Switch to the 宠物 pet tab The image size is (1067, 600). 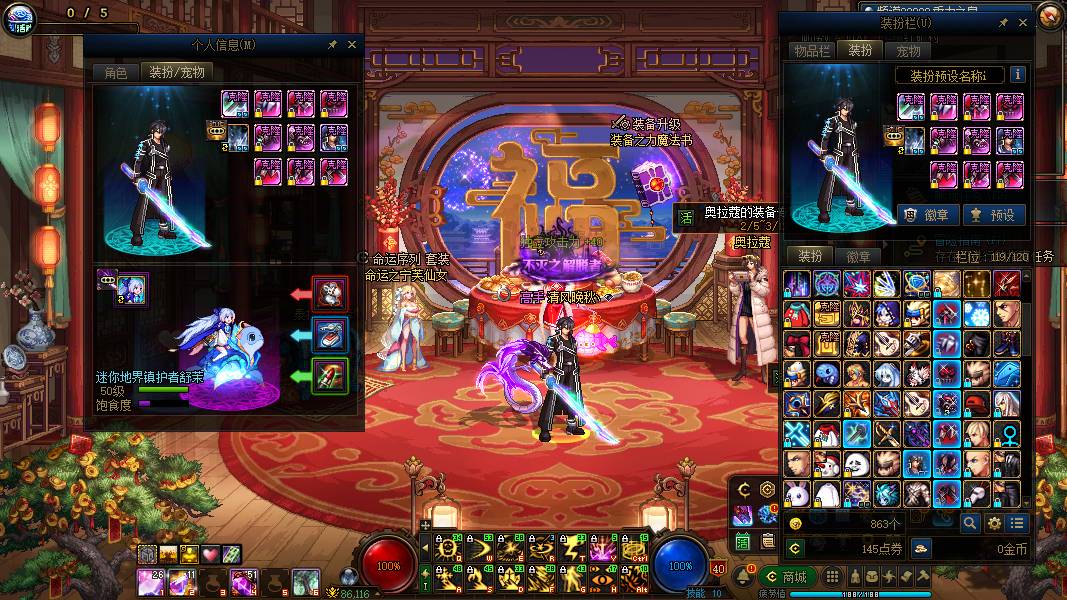[x=908, y=50]
